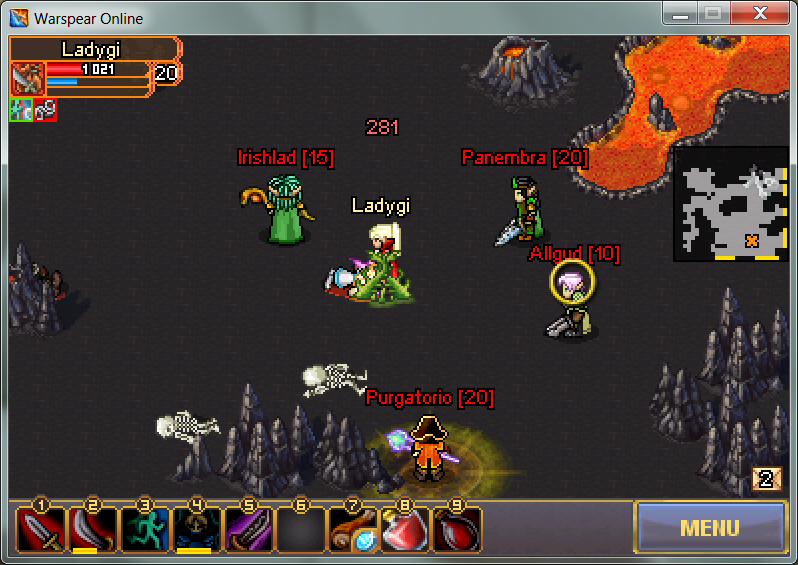Image resolution: width=798 pixels, height=565 pixels.
Task: Activate the curved blade skill in slot 2
Action: click(x=92, y=530)
